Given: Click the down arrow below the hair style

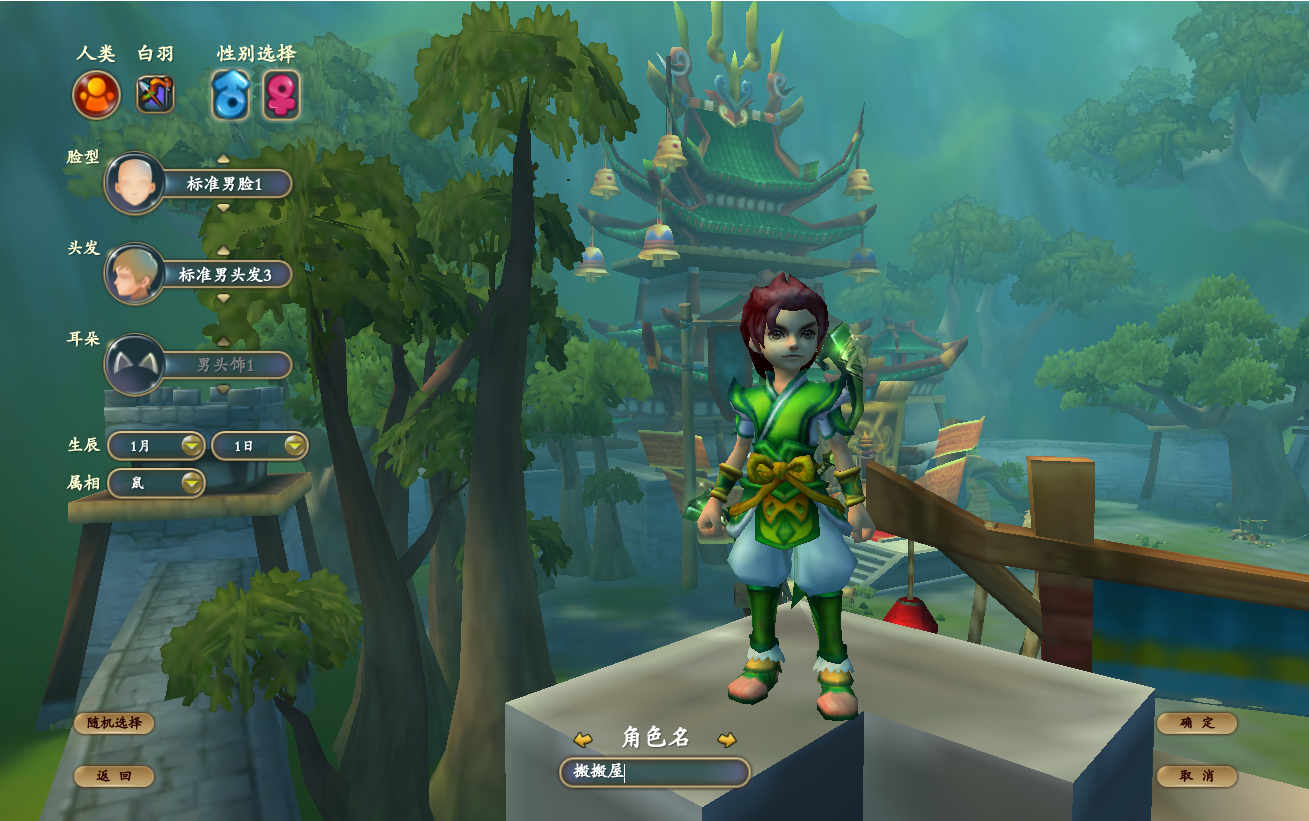Looking at the screenshot, I should [223, 298].
